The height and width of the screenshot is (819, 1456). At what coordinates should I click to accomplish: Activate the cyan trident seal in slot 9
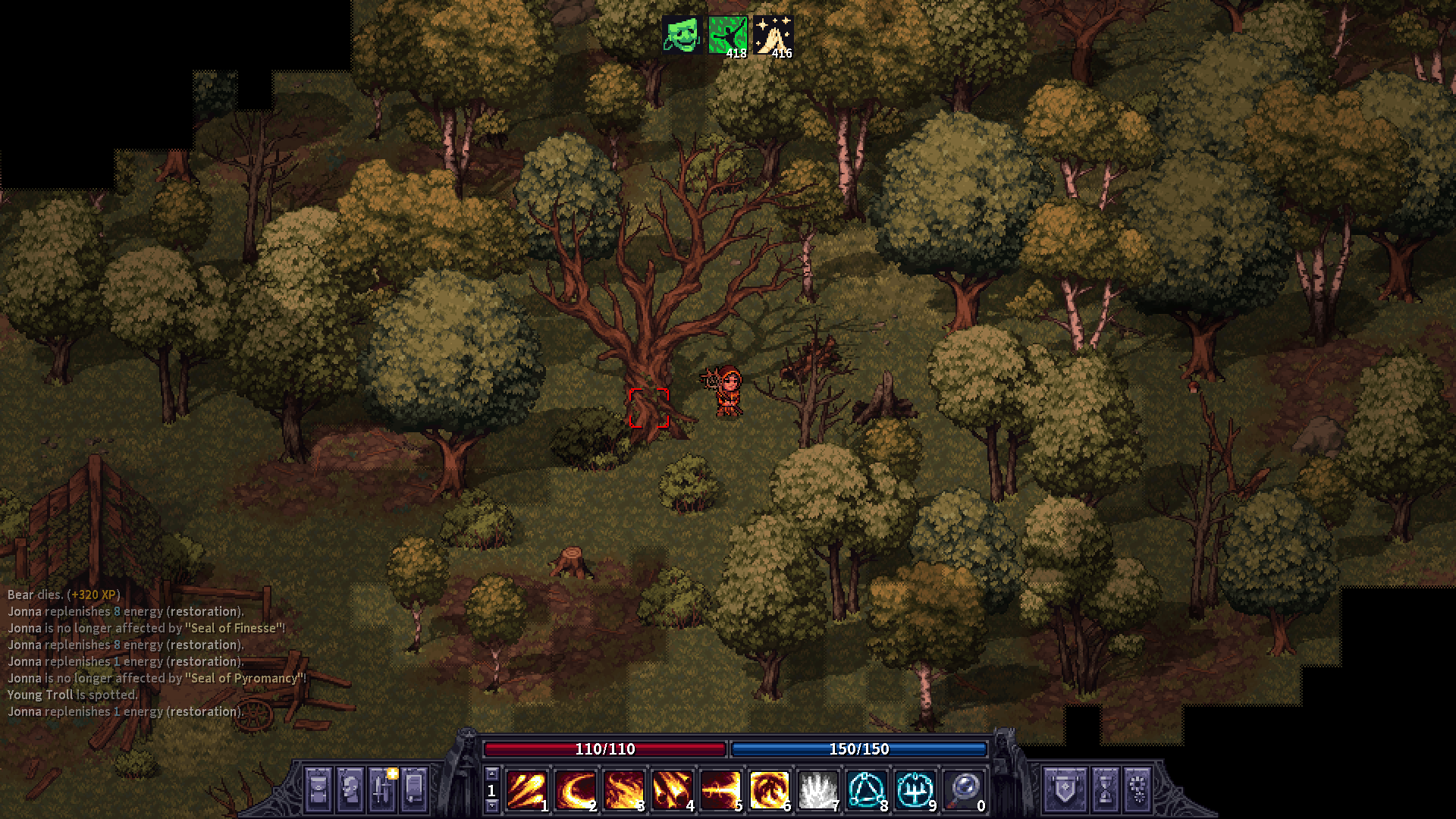click(x=915, y=790)
